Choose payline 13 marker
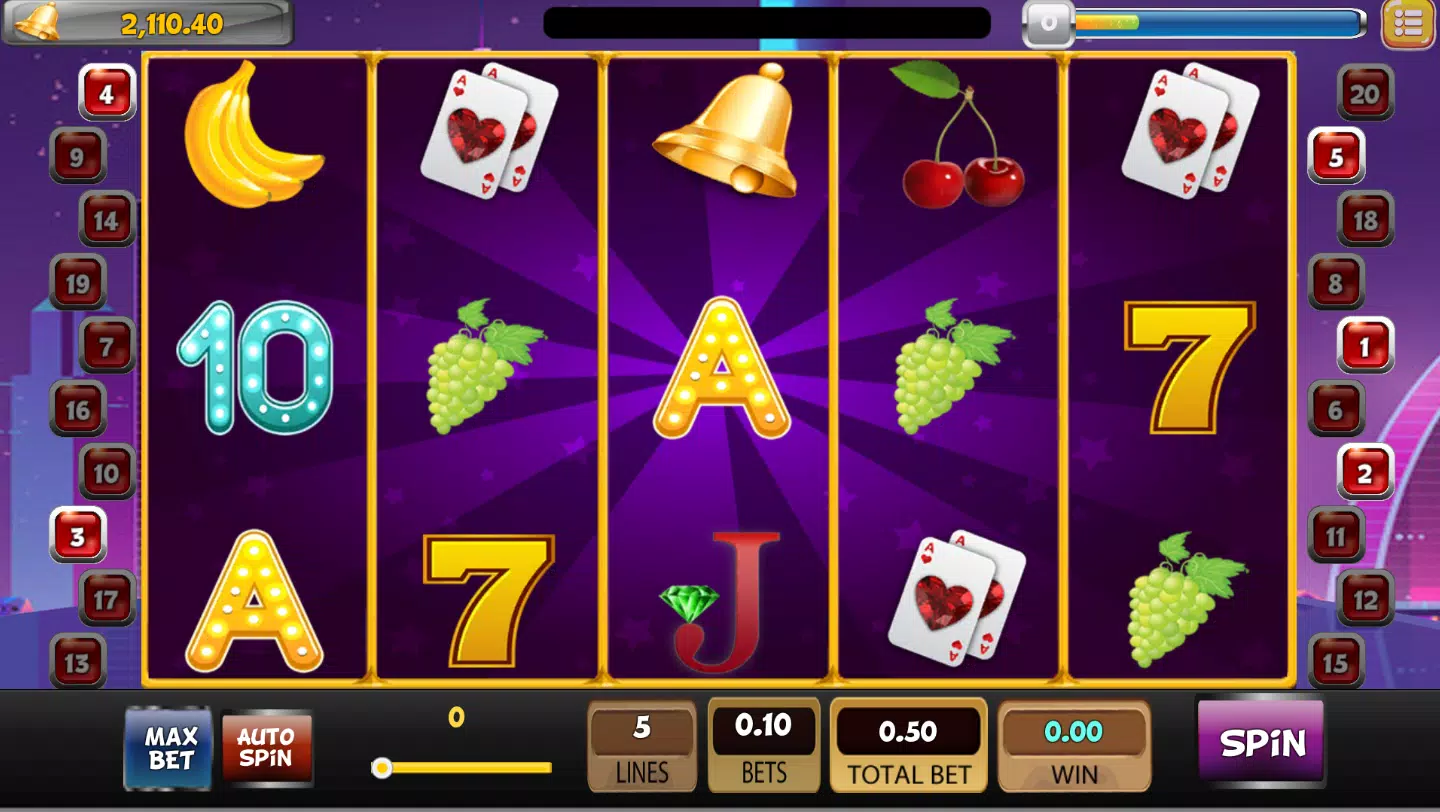Screen dimensions: 1440x812 78,662
